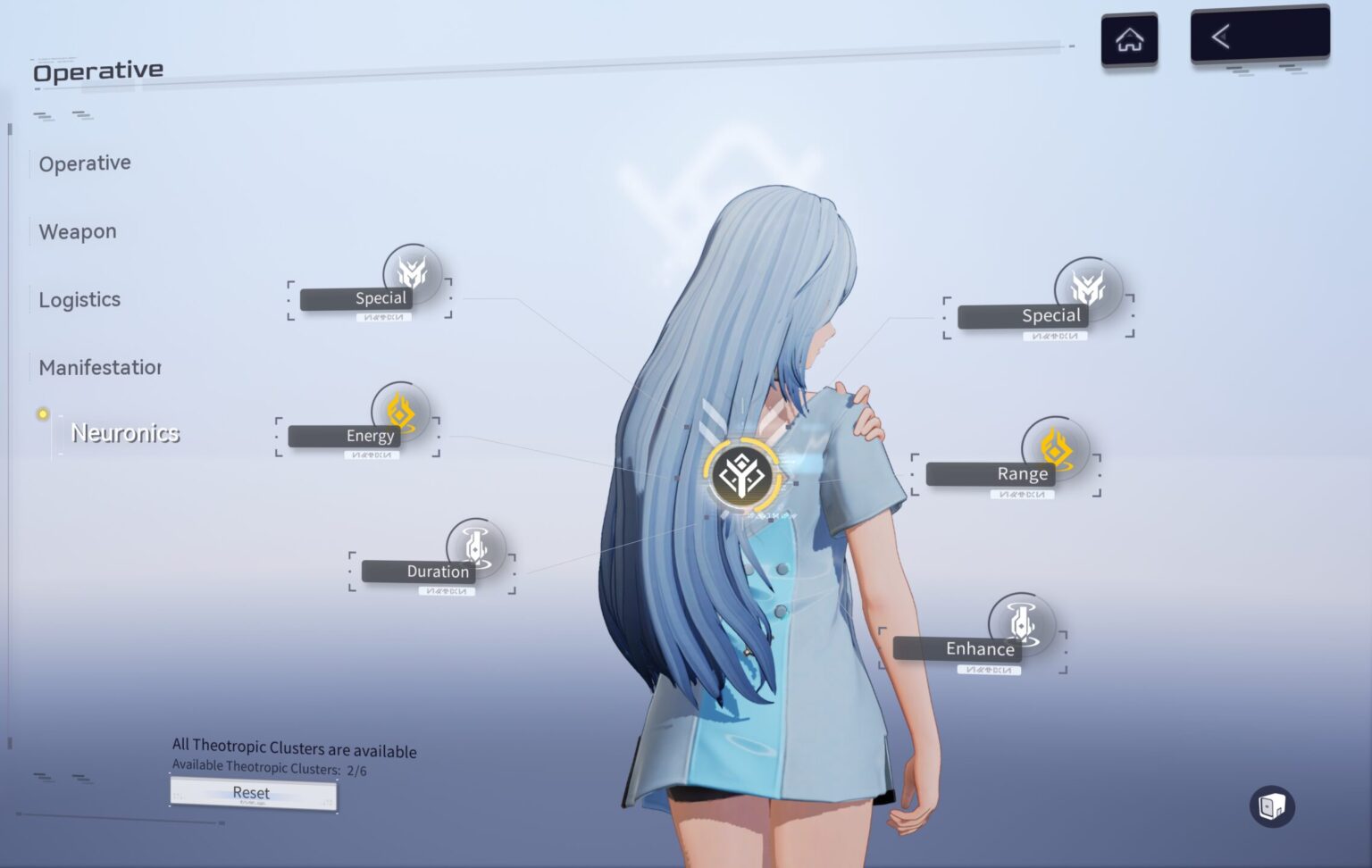Reset the Theotropic Clusters
Screen dimensions: 1372x868
coord(253,793)
